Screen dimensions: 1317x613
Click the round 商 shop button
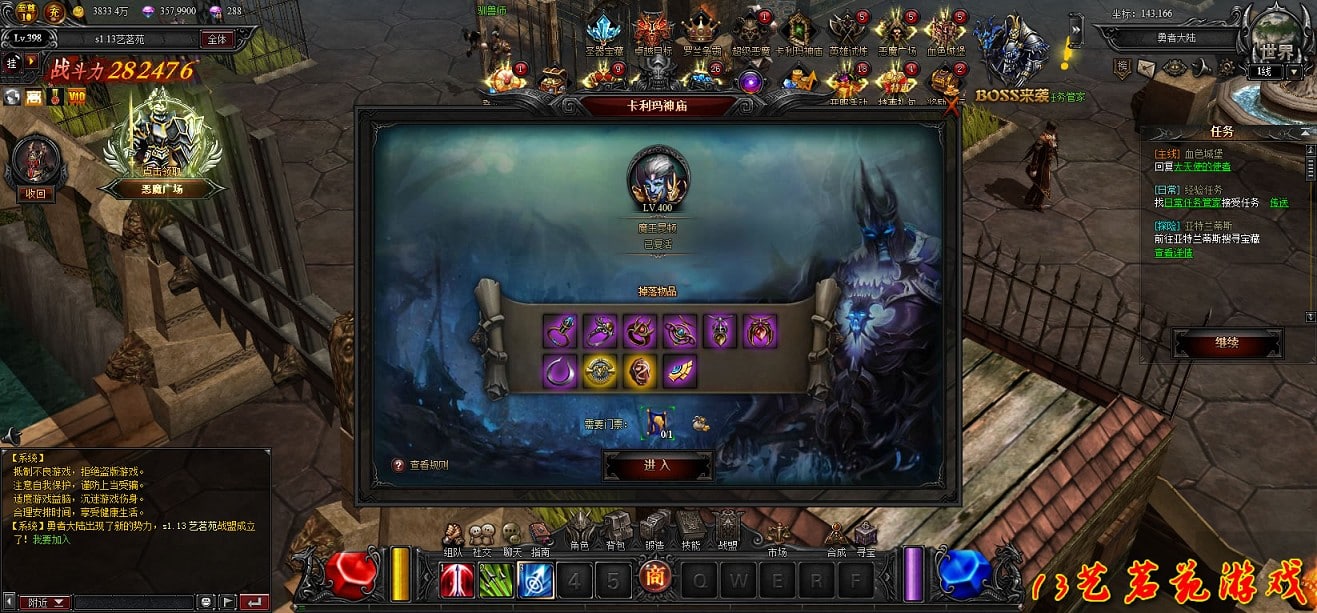point(655,578)
